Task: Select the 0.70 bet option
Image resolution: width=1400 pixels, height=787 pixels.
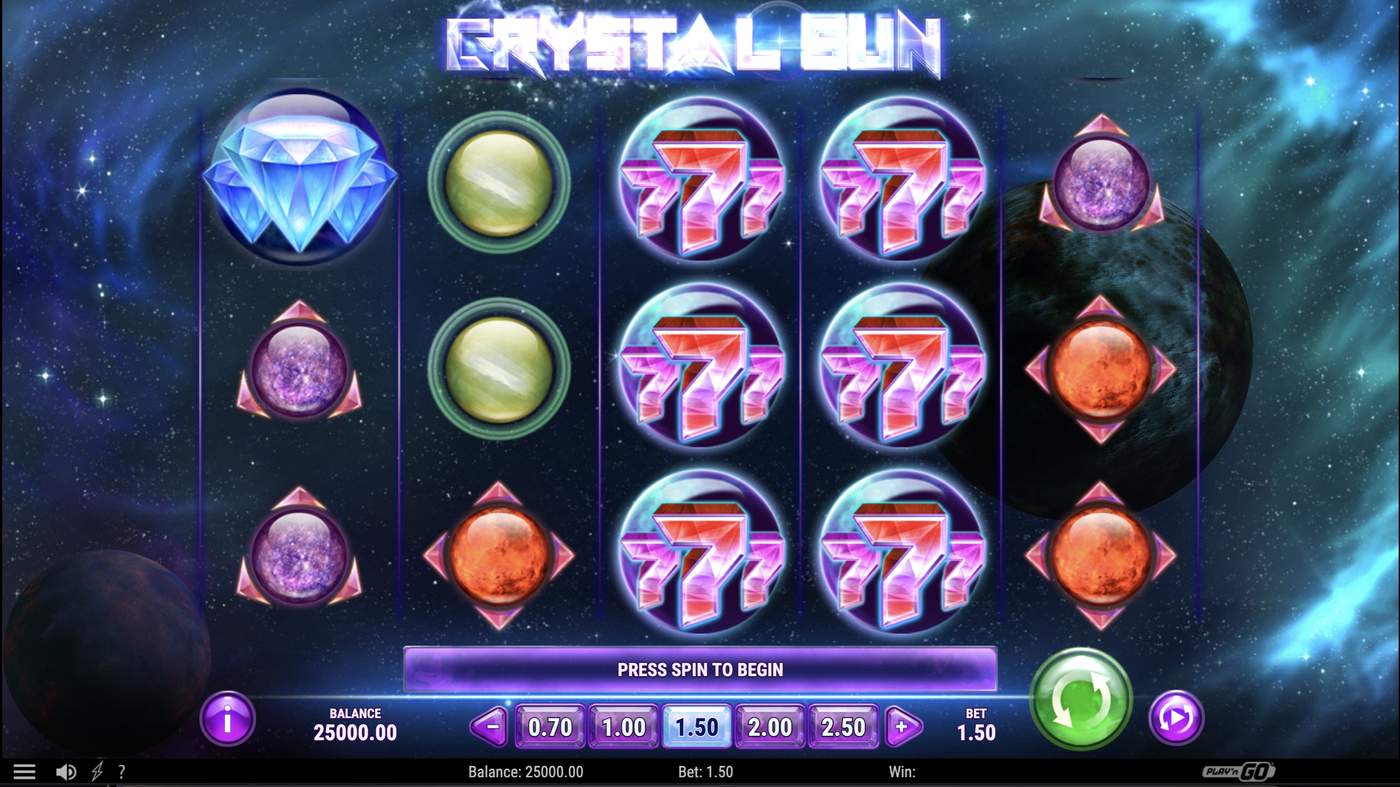Action: point(549,727)
